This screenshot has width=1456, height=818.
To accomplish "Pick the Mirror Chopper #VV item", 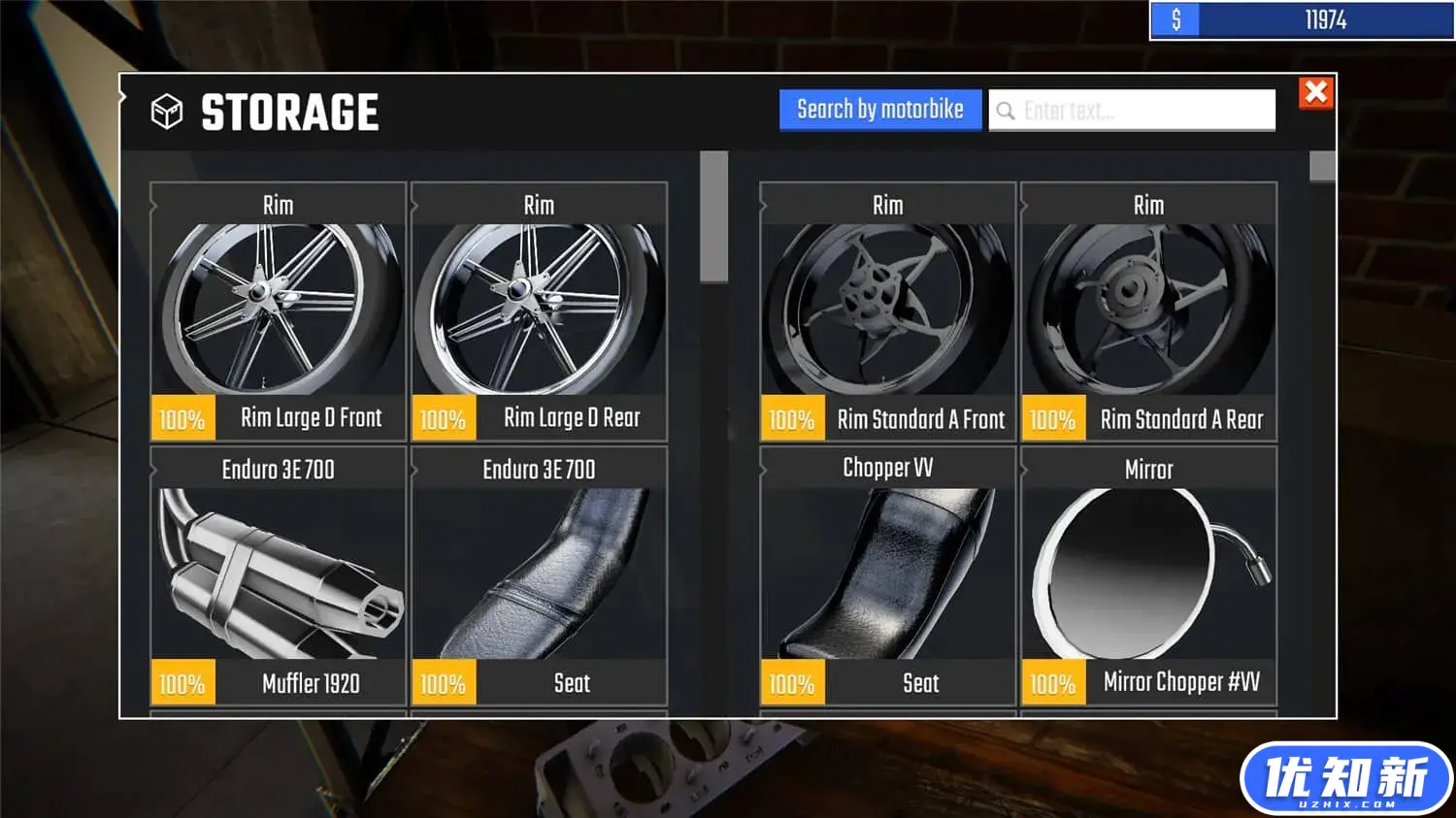I will 1148,574.
